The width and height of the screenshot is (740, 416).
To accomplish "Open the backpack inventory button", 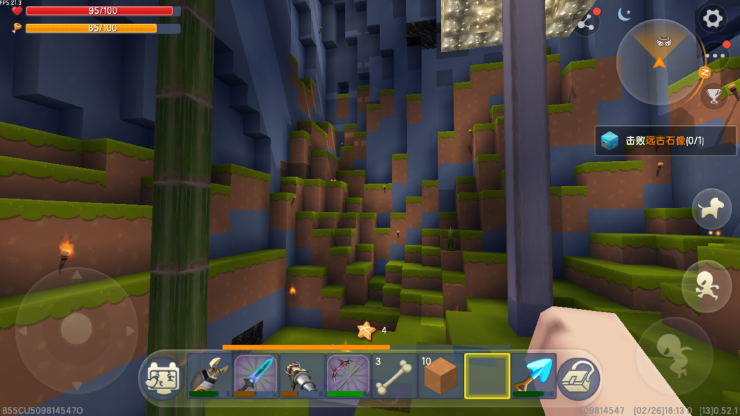I will (577, 377).
